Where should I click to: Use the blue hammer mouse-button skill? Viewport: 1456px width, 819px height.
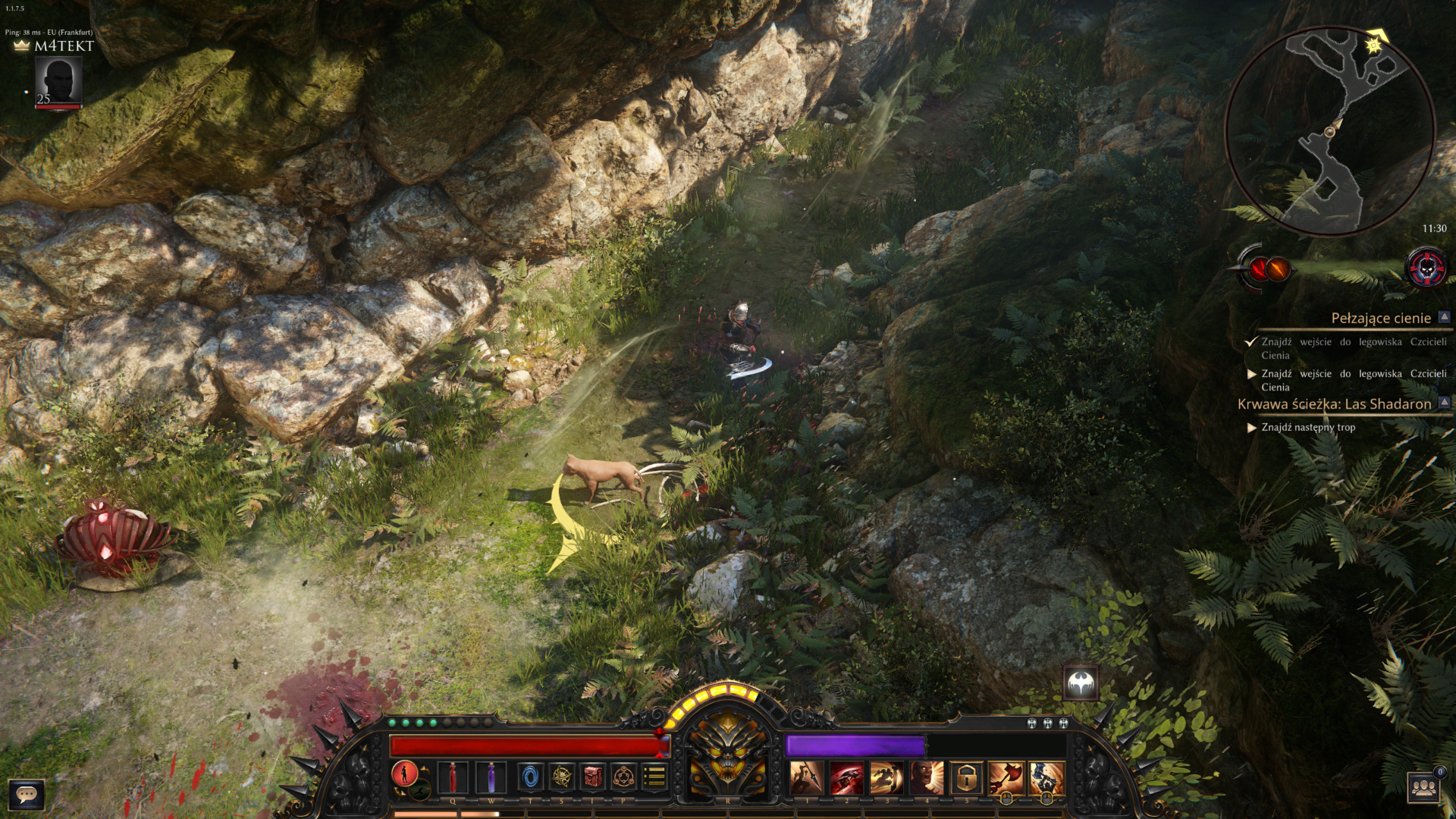[1046, 778]
